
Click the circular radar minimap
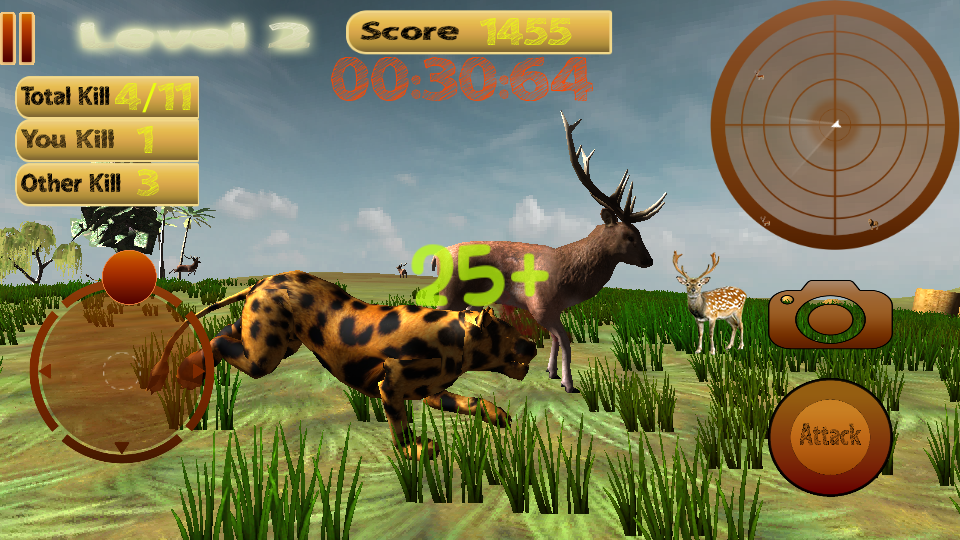click(833, 123)
